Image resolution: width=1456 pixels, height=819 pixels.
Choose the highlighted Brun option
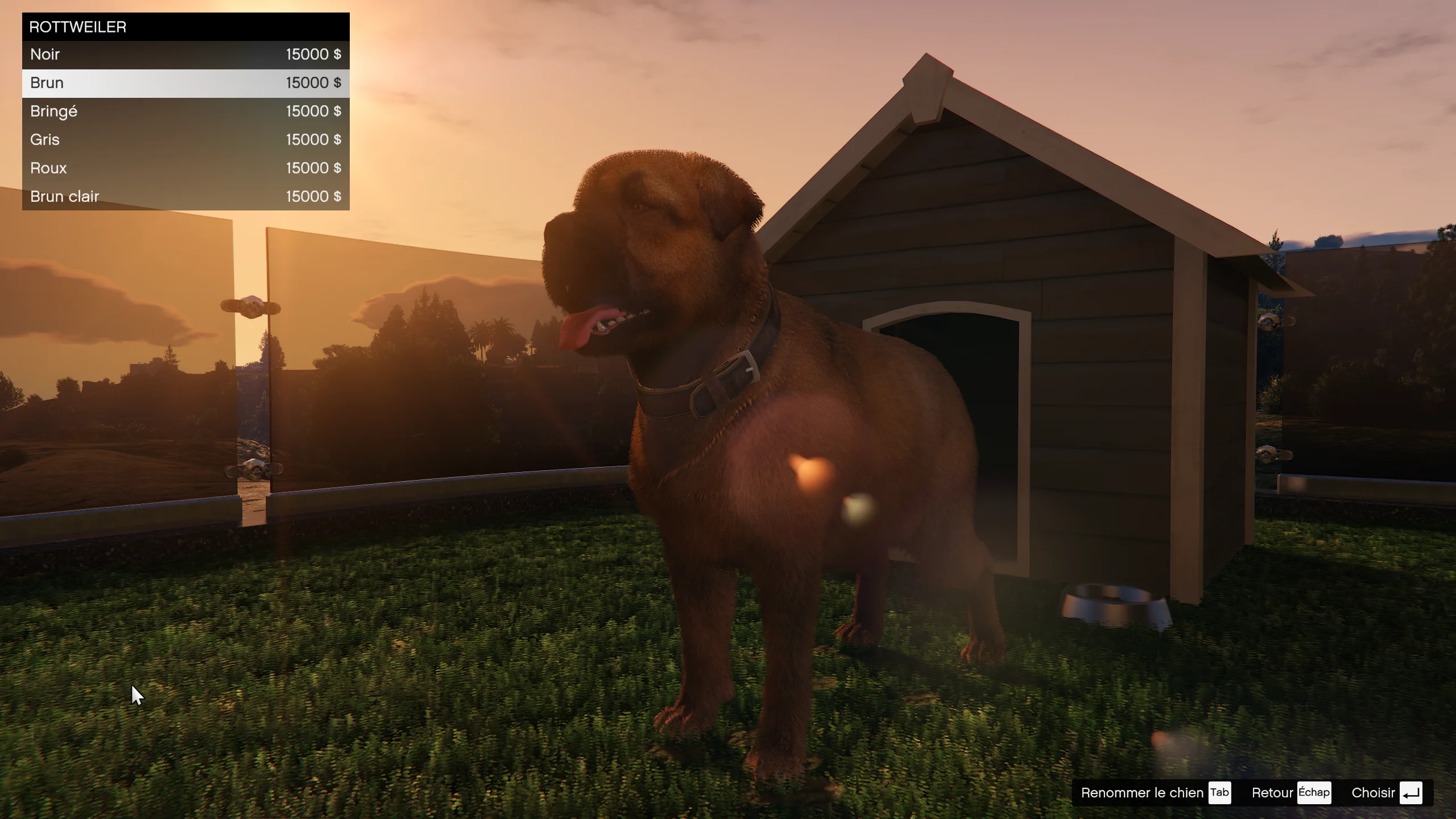(185, 83)
